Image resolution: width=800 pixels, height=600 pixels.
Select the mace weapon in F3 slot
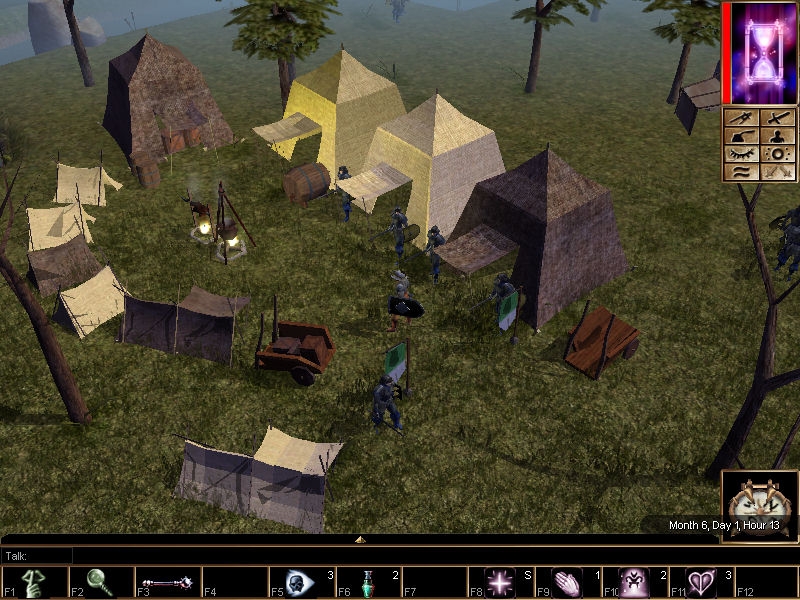166,582
